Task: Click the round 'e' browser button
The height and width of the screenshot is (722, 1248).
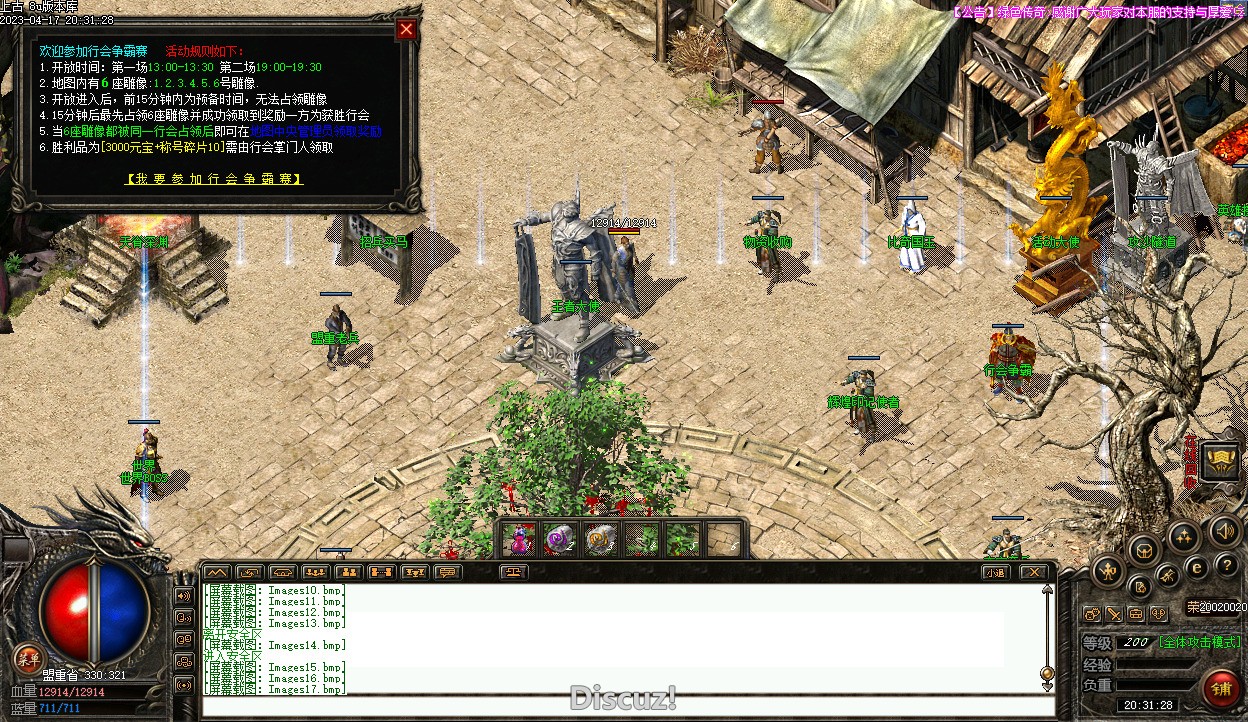Action: tap(1197, 568)
